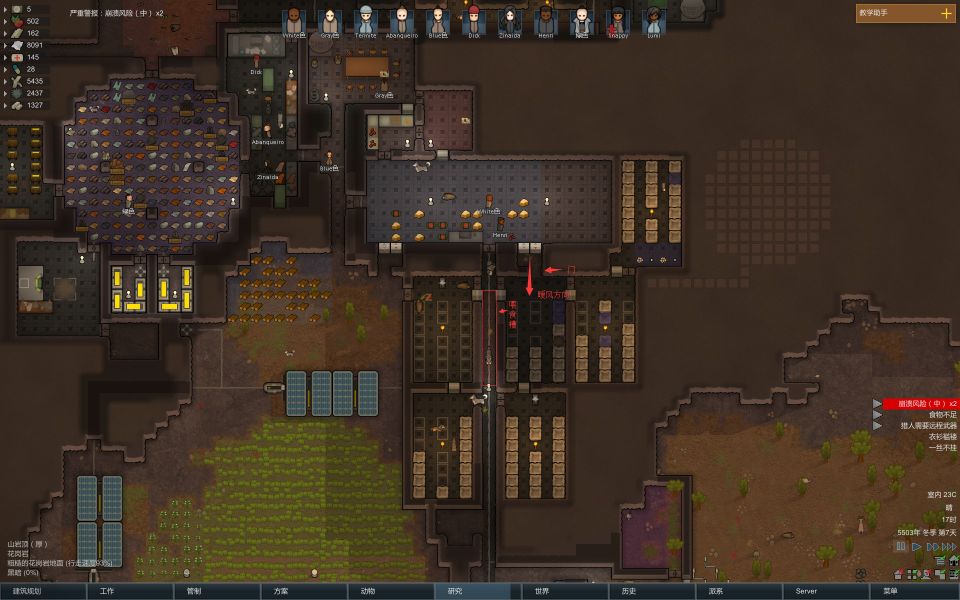The image size is (960, 600).
Task: Show the 动物 (Animals) tab
Action: coord(368,591)
